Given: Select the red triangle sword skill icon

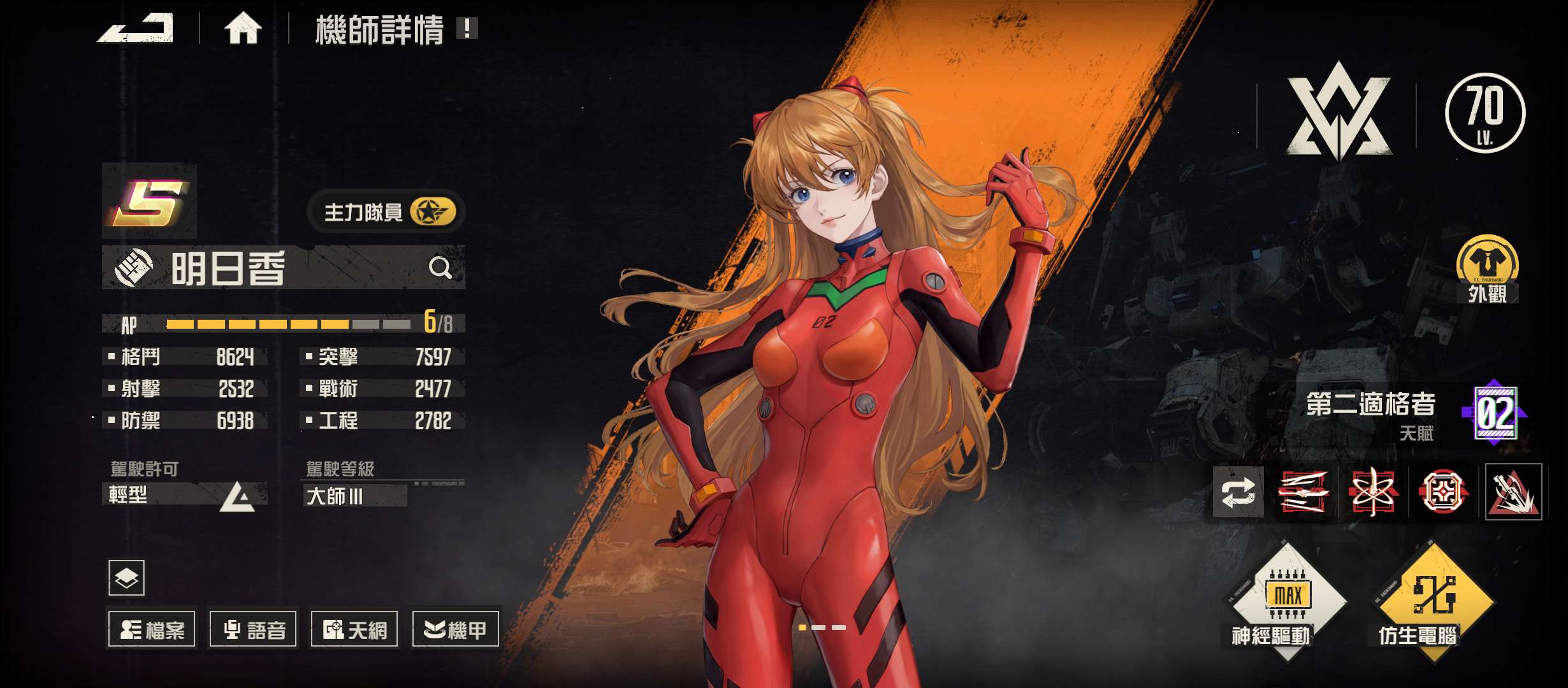Looking at the screenshot, I should (1513, 492).
